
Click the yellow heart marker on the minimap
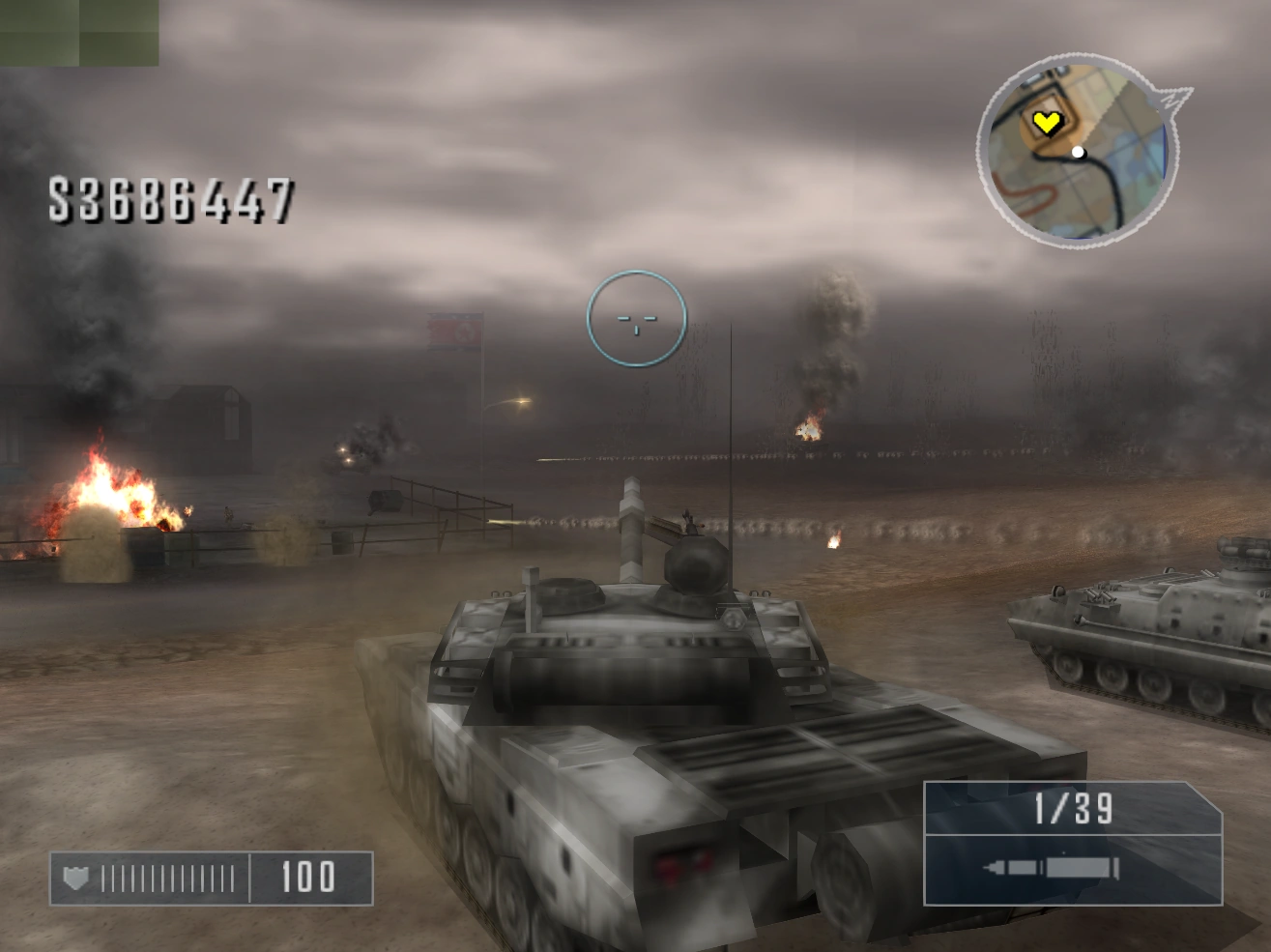pyautogui.click(x=1049, y=124)
